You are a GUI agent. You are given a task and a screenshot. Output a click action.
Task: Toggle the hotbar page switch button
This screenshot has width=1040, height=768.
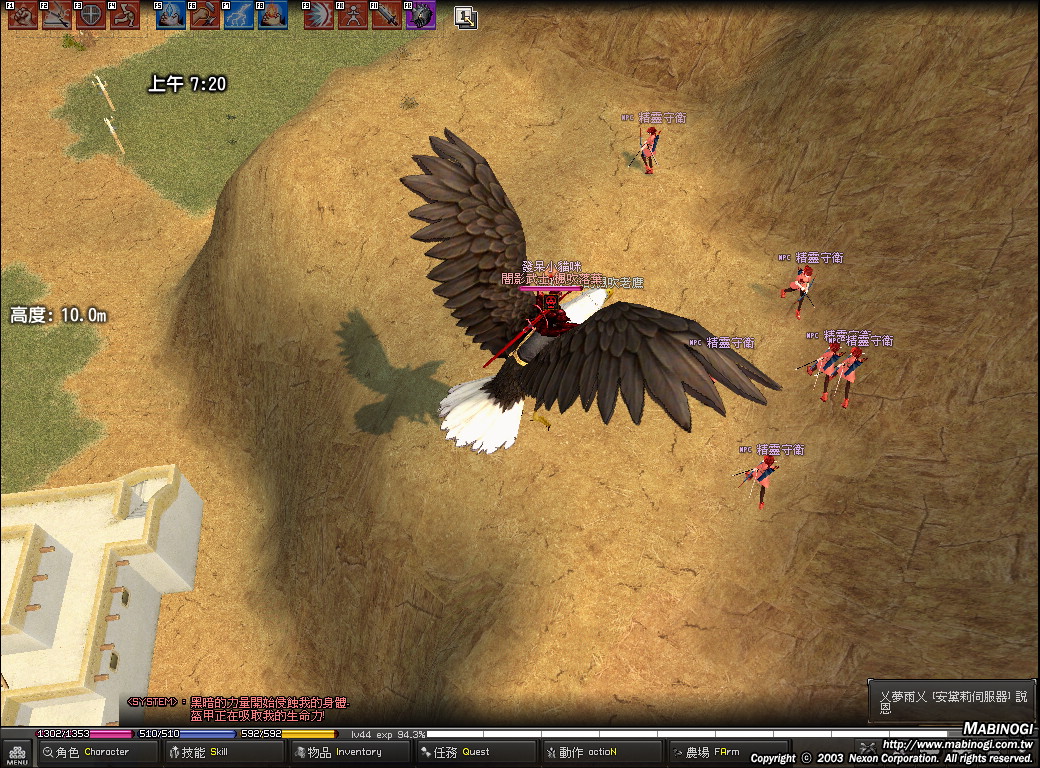click(465, 16)
